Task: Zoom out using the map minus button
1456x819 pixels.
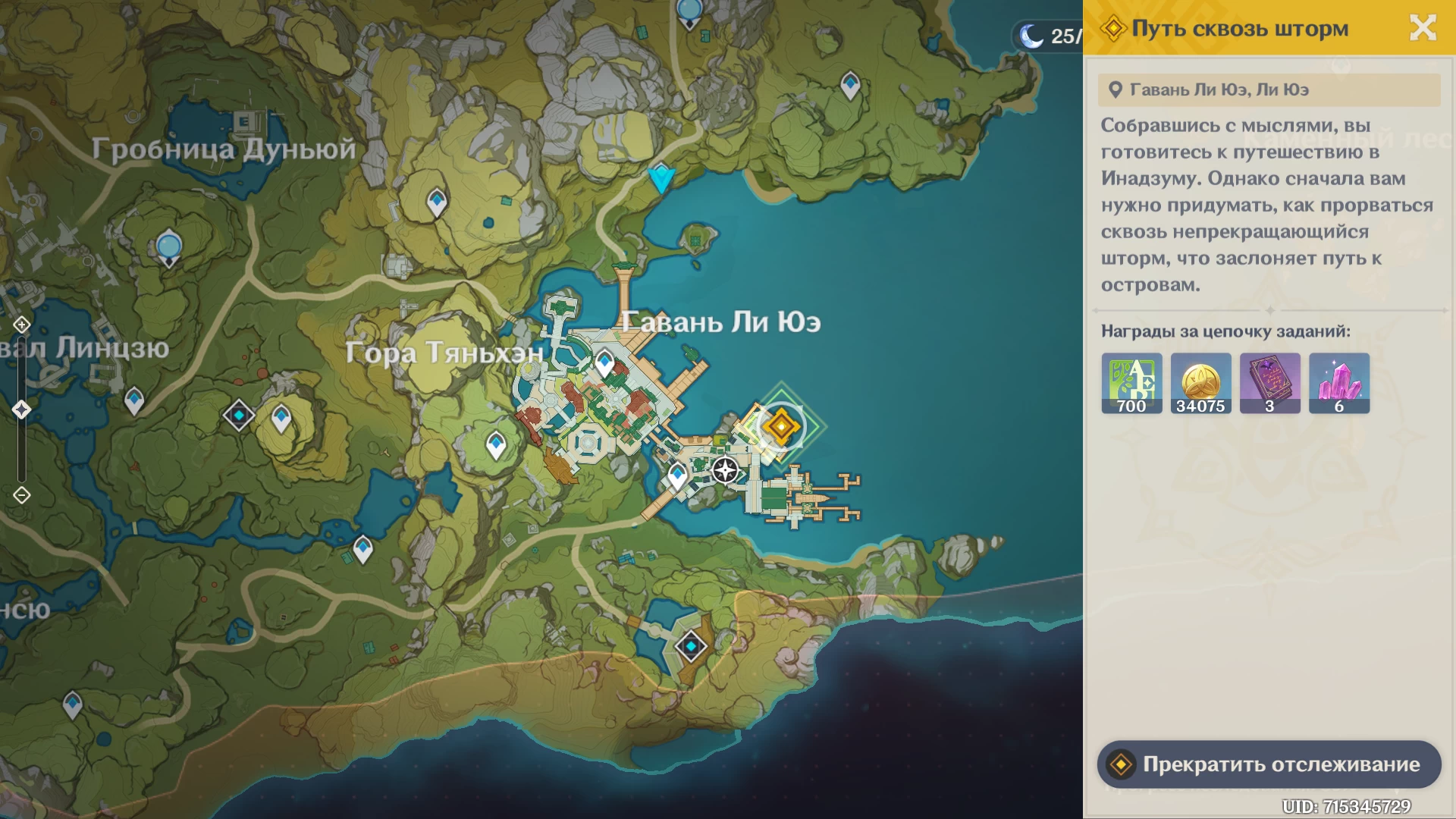Action: pyautogui.click(x=21, y=495)
